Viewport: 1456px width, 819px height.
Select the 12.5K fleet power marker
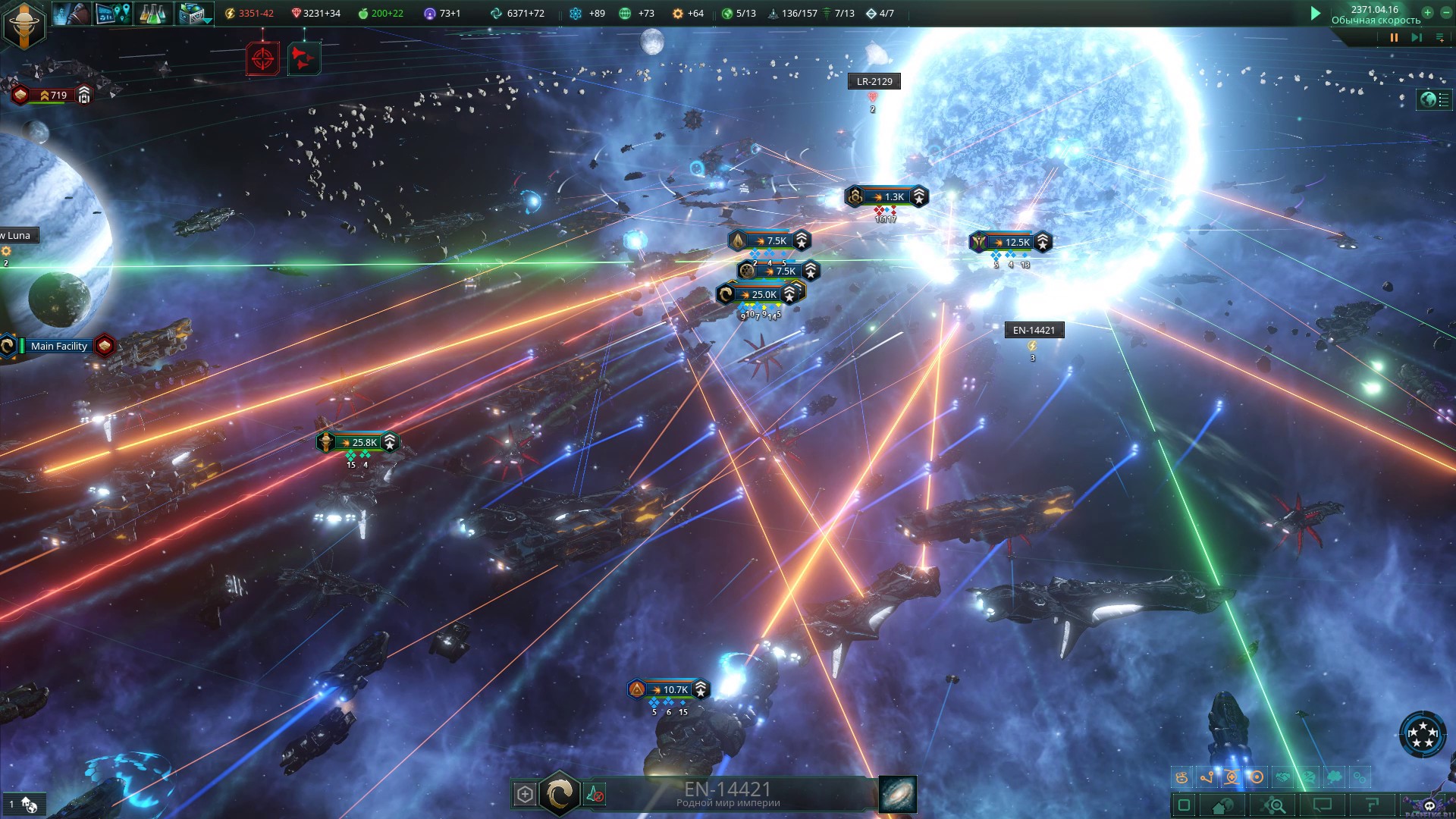coord(1012,243)
